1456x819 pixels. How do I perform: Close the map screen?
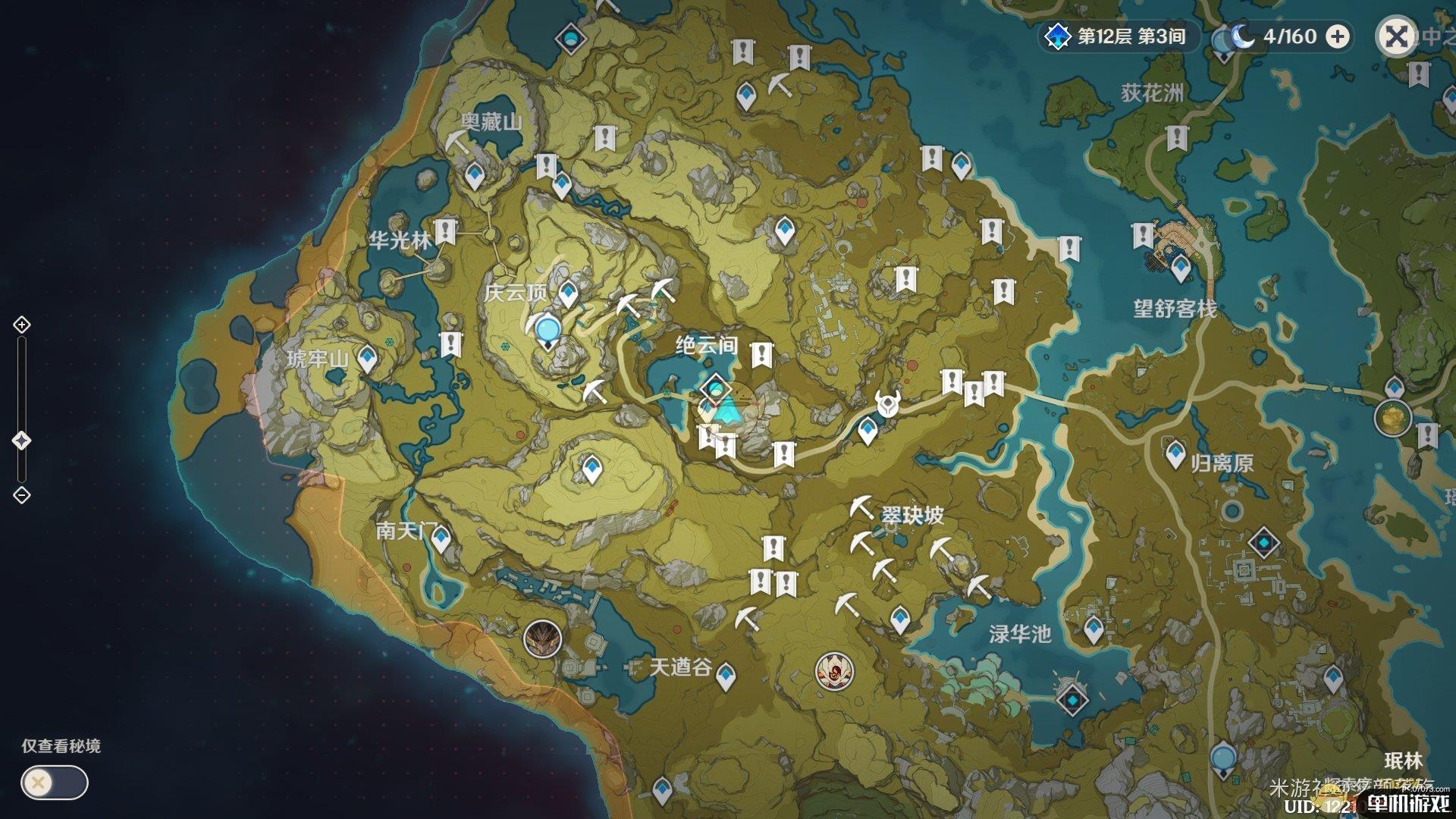[1397, 36]
